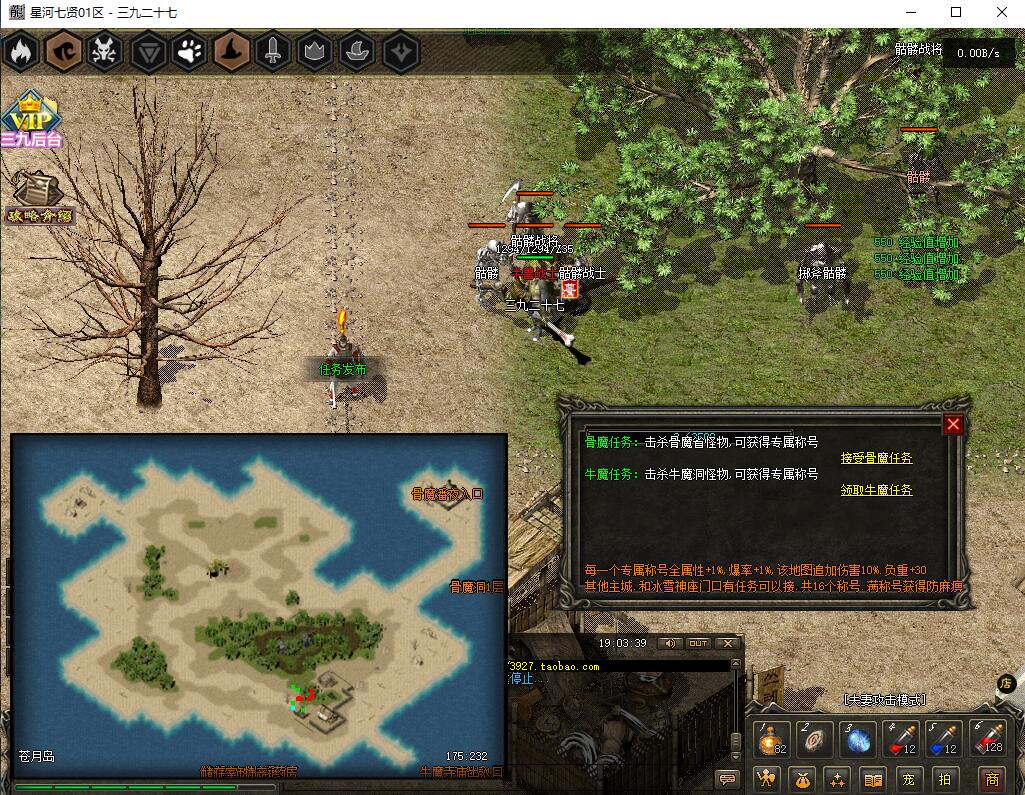
Task: Open the shop with the 商 button
Action: click(x=991, y=779)
